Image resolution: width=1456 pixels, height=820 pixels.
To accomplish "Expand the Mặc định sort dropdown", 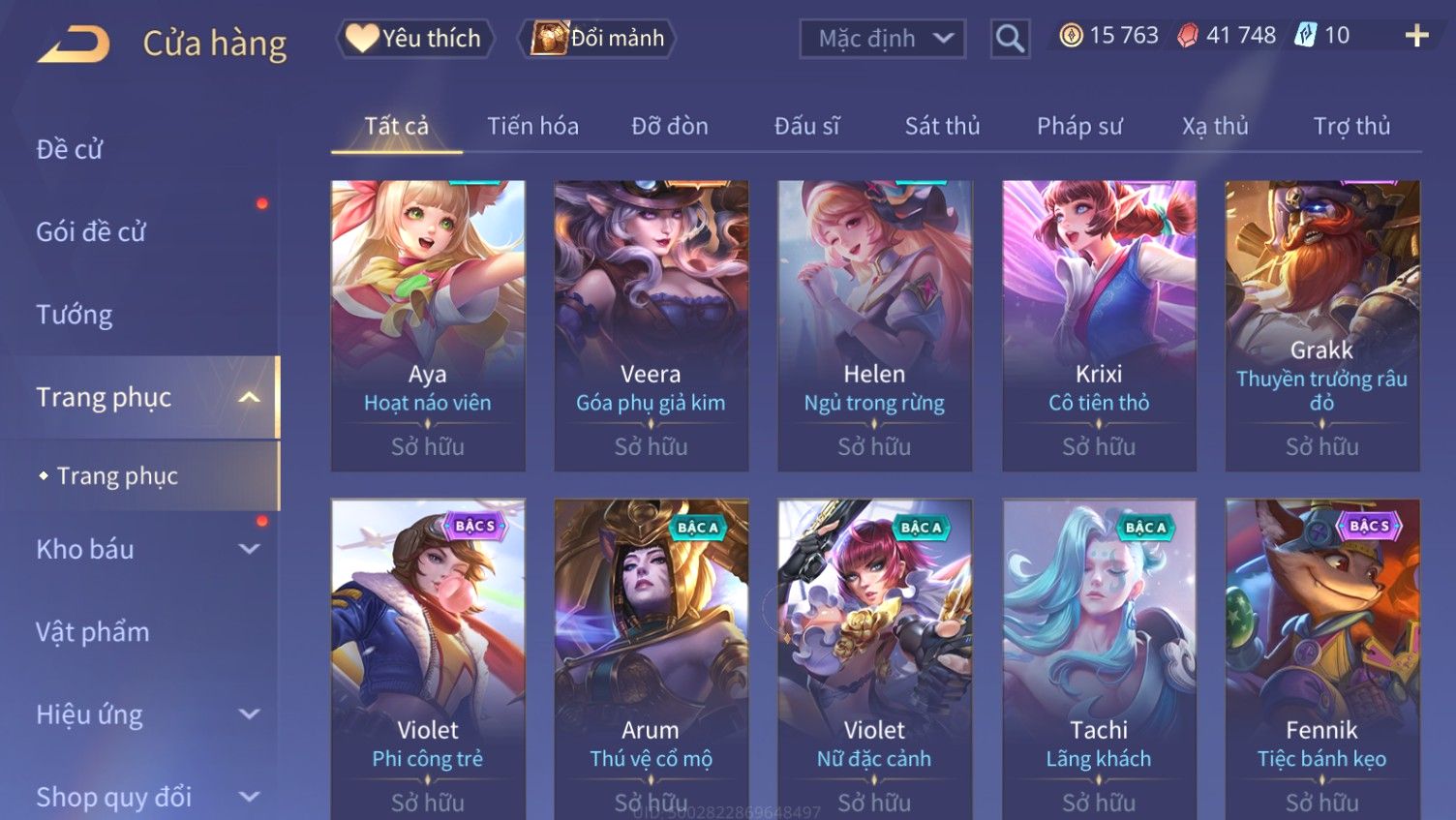I will 883,39.
